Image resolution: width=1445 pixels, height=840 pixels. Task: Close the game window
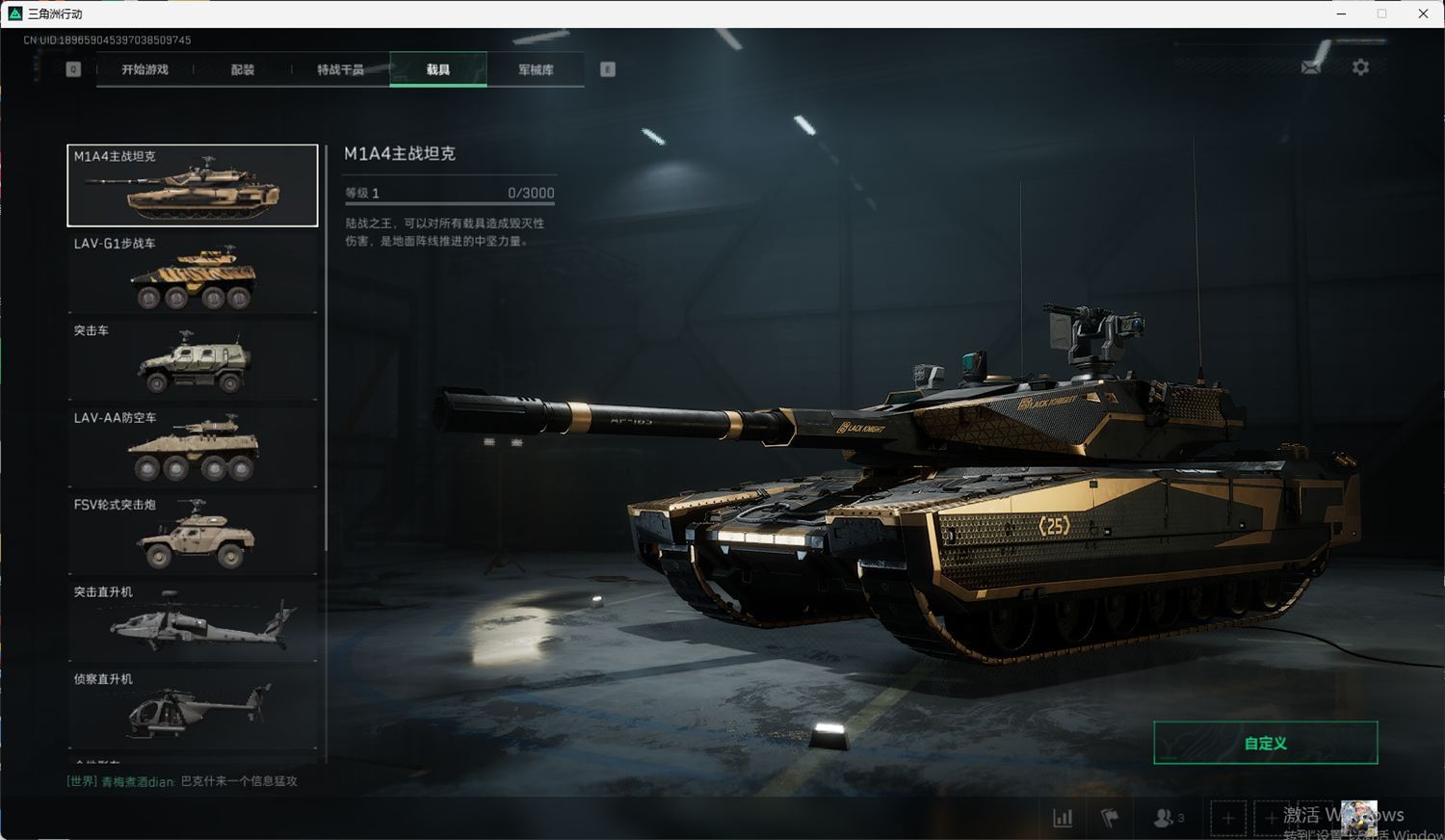pyautogui.click(x=1423, y=13)
